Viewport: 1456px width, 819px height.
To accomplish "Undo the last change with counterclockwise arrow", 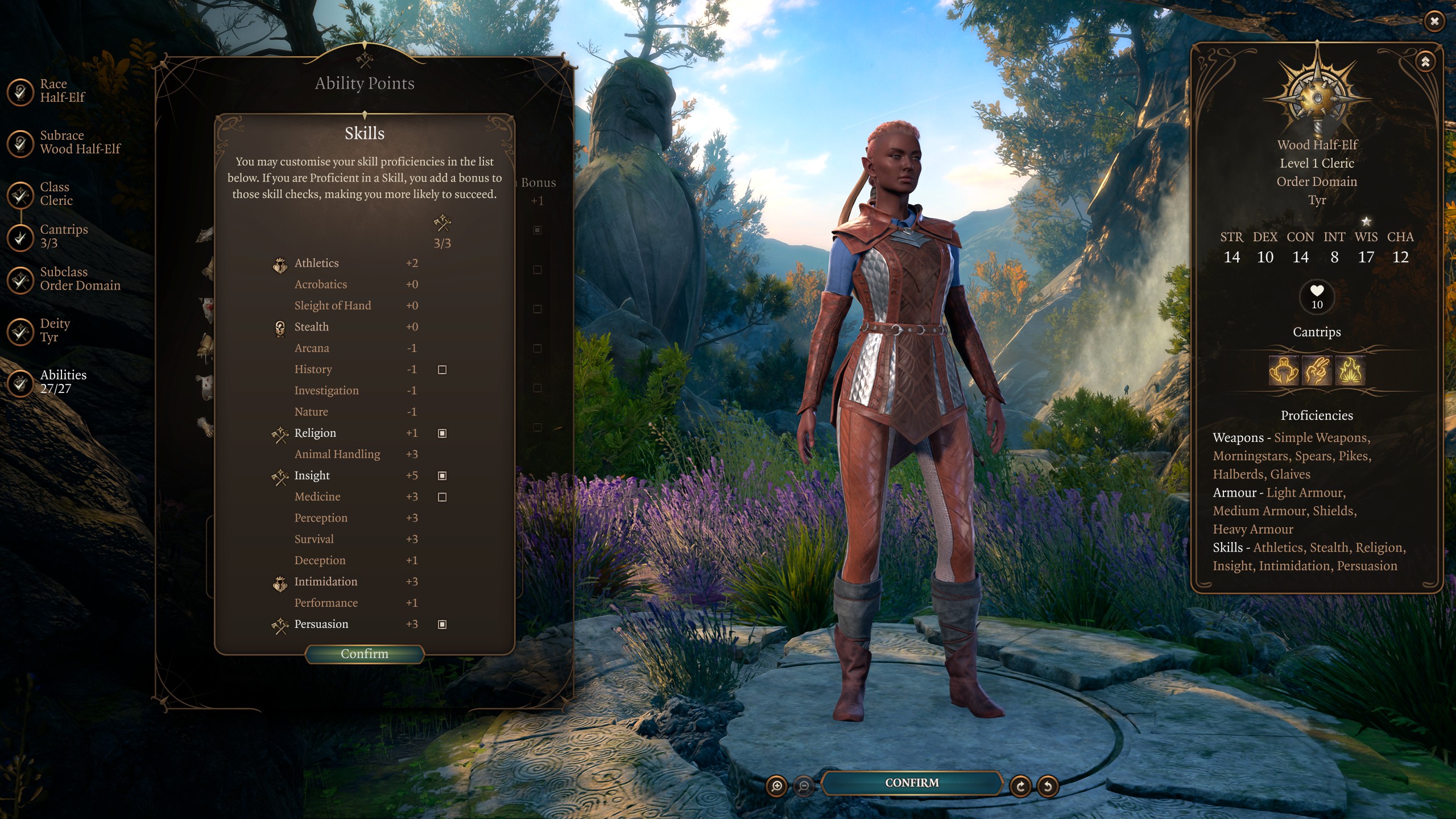I will pos(1048,786).
